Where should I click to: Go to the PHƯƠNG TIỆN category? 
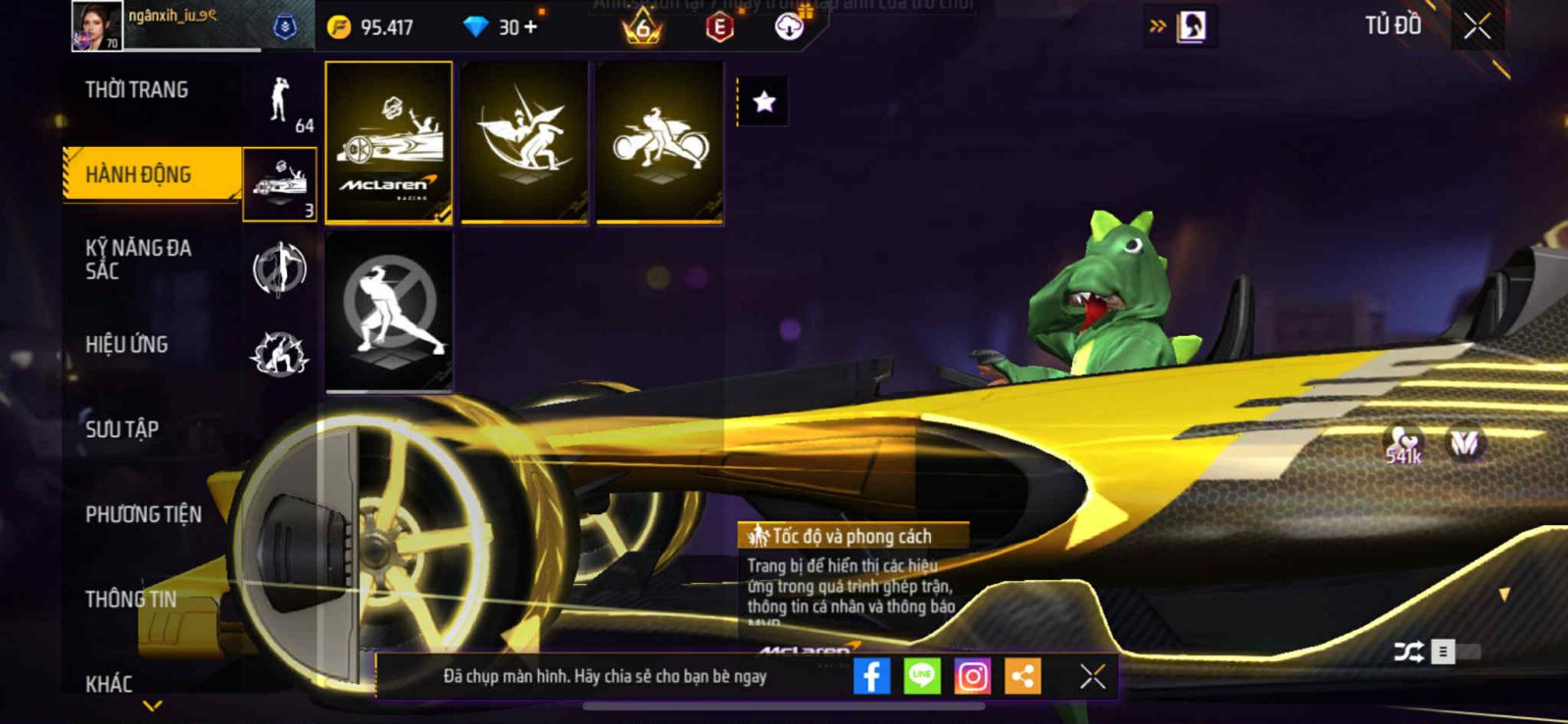(143, 514)
